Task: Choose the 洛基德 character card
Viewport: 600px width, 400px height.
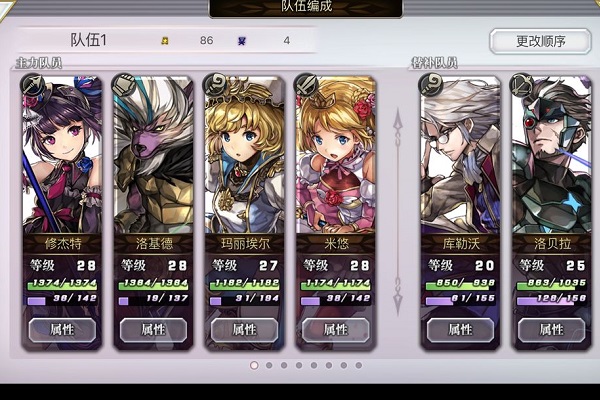Action: [x=152, y=160]
